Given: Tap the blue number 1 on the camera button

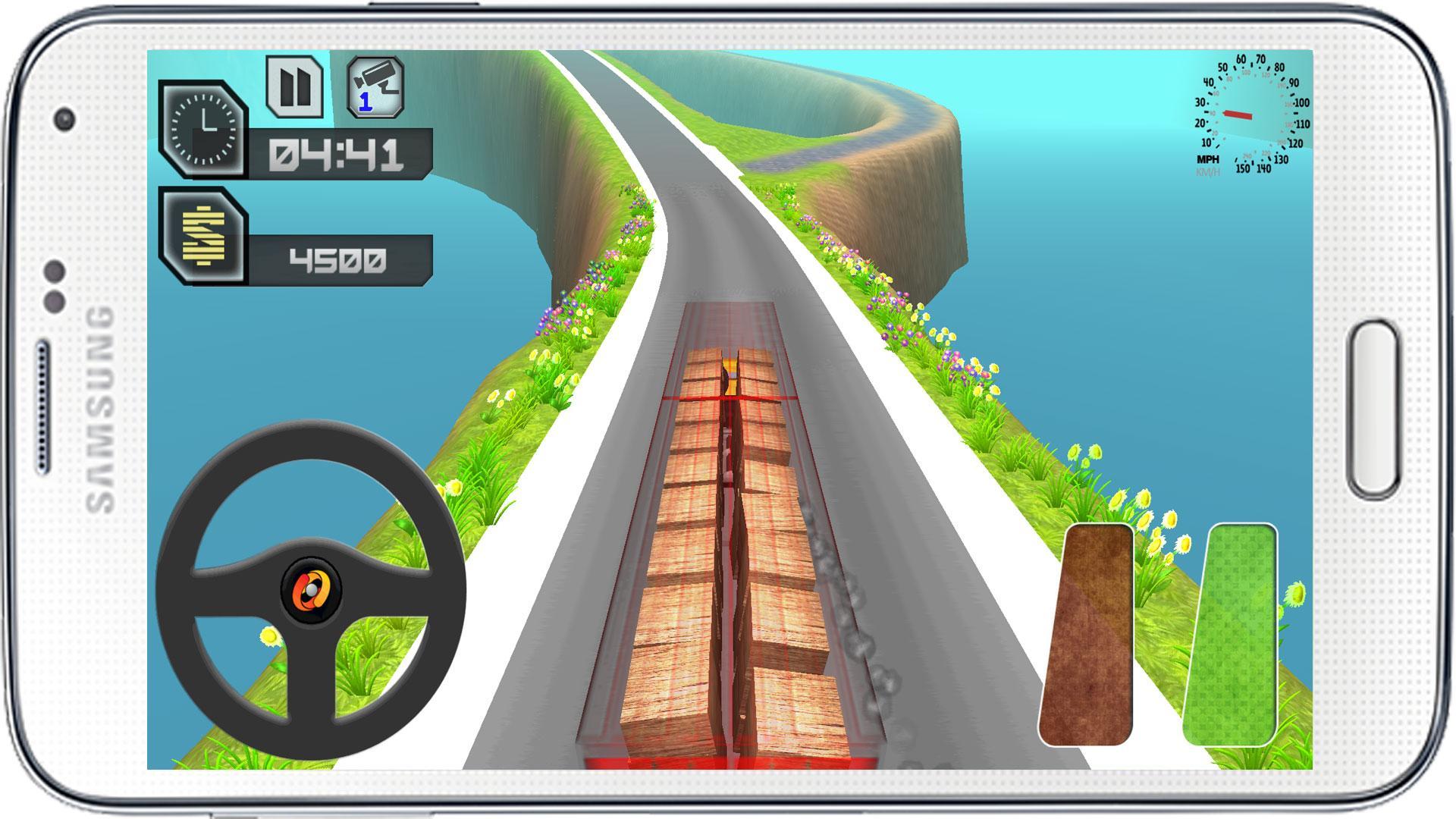Looking at the screenshot, I should point(366,103).
